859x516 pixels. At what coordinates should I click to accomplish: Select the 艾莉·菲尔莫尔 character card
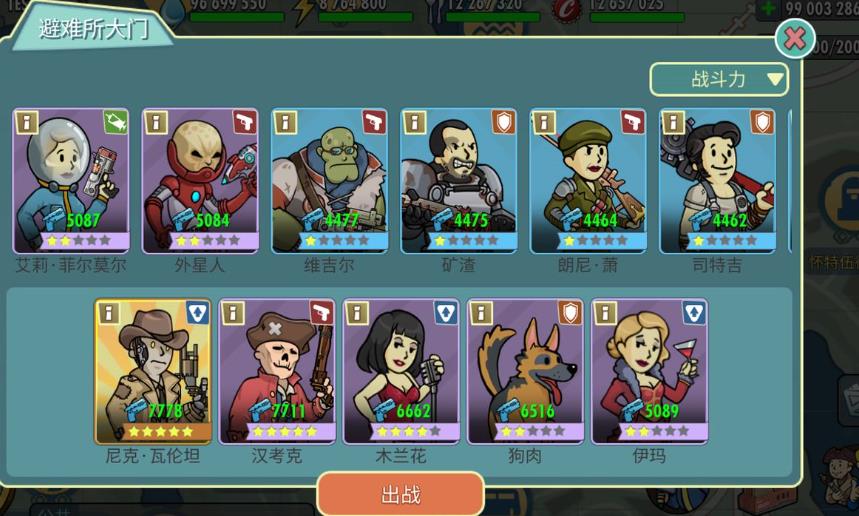point(71,180)
